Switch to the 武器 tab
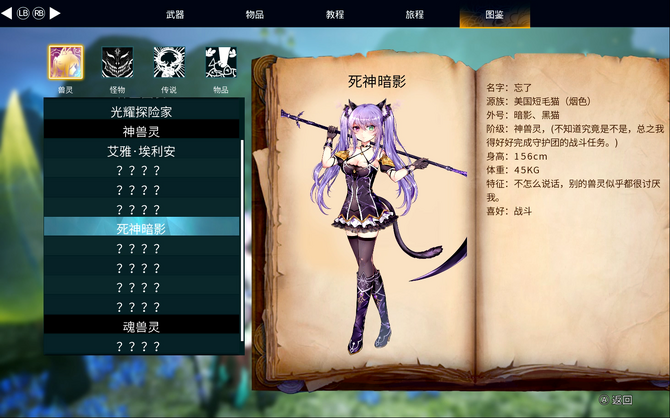Screen dimensions: 670x418 tap(174, 15)
